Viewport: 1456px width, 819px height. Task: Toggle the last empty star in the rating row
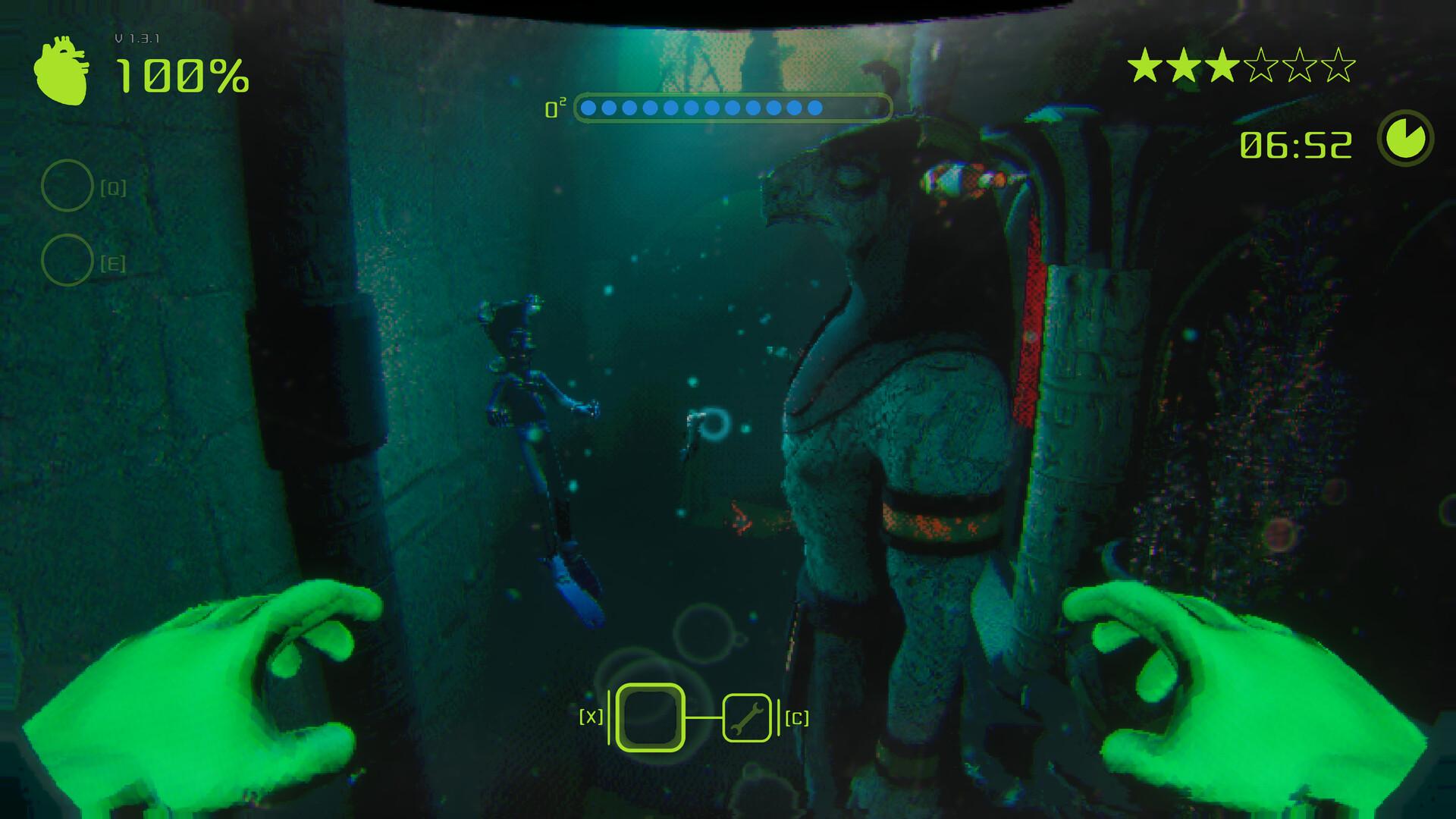(1339, 65)
